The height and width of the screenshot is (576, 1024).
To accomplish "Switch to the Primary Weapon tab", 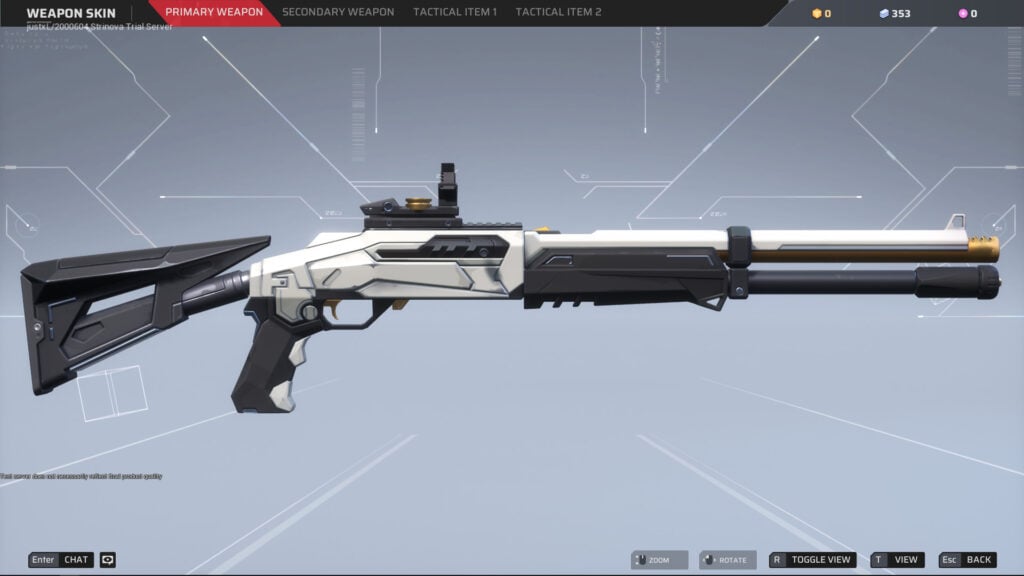I will 214,13.
